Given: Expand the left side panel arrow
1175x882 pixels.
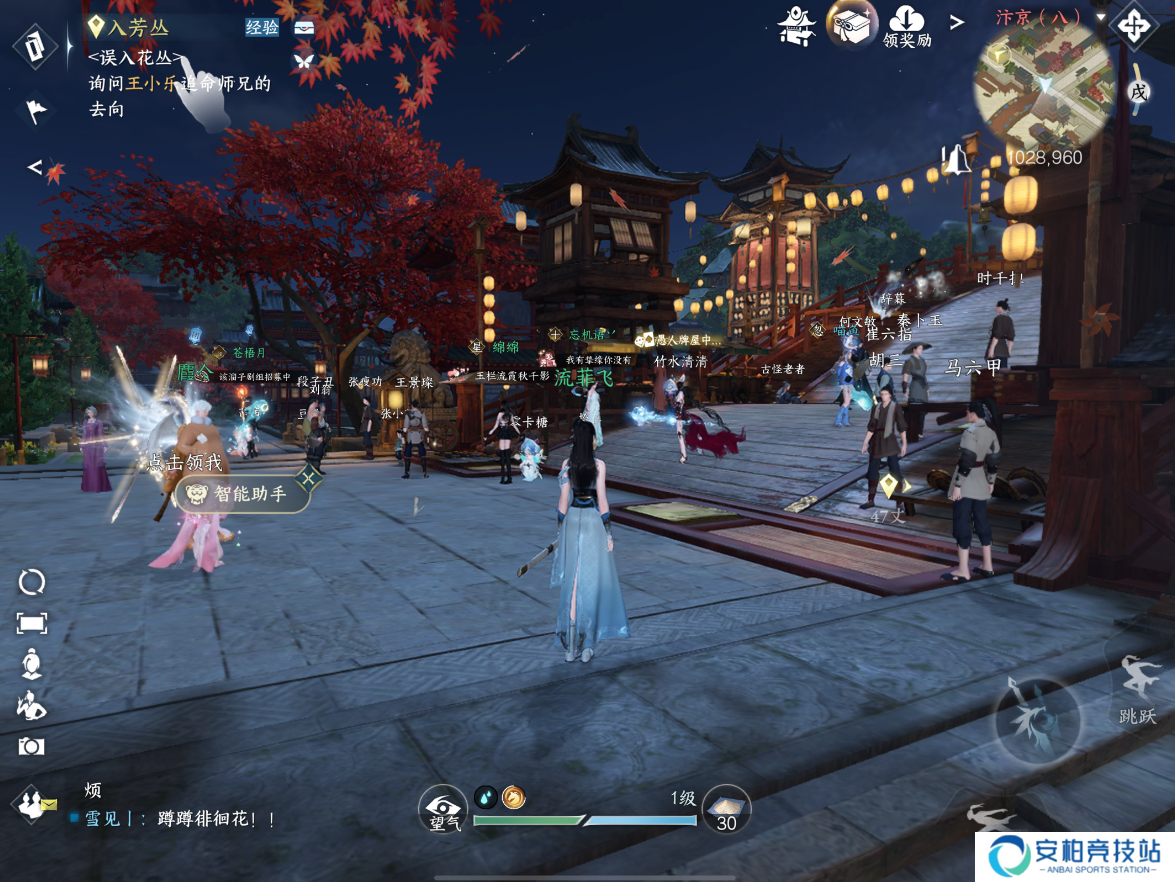Looking at the screenshot, I should coord(34,166).
